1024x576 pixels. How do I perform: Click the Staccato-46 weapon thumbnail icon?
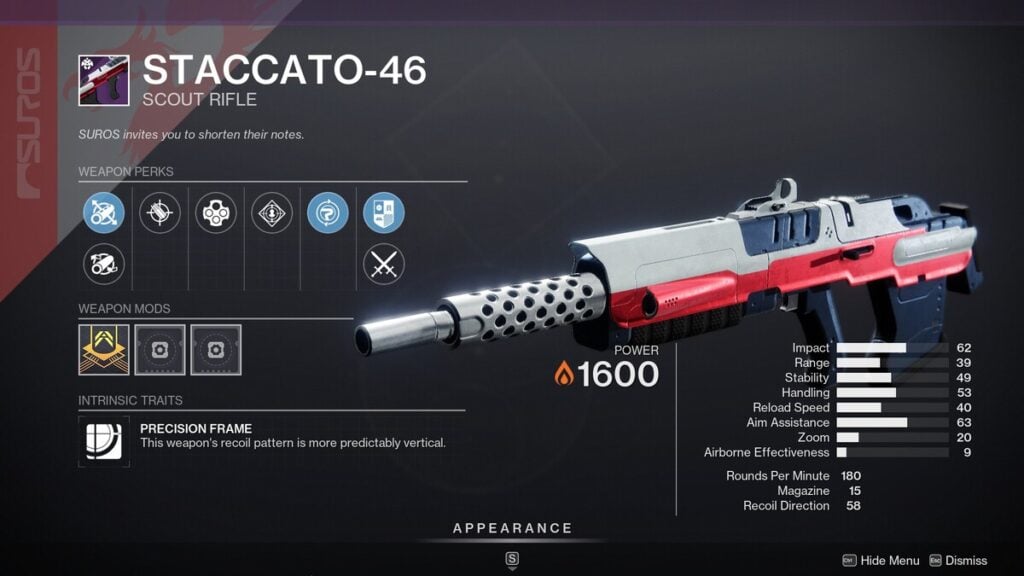(x=104, y=80)
